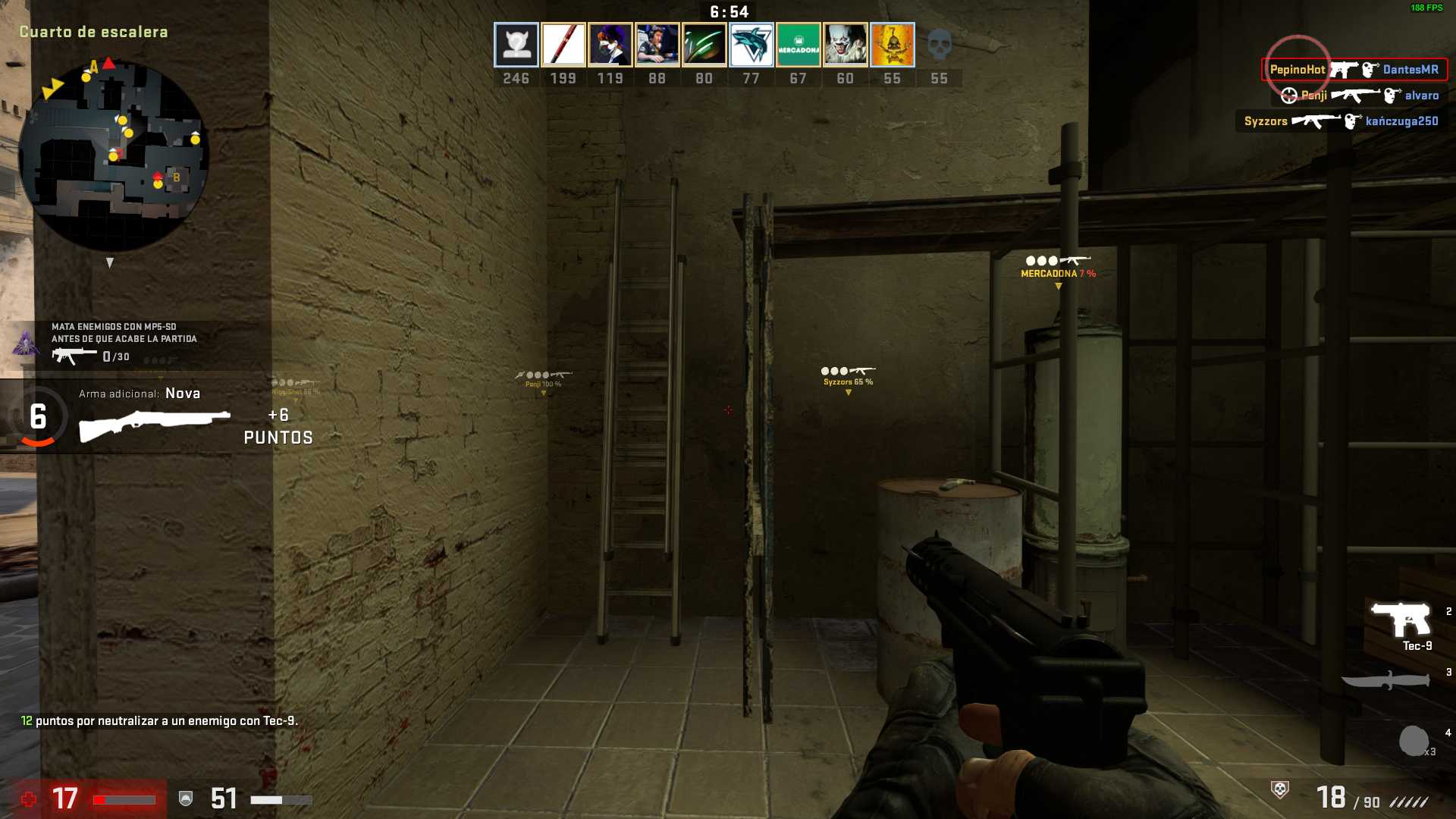Image resolution: width=1456 pixels, height=819 pixels.
Task: Select the Mercadona player avatar
Action: coord(798,45)
